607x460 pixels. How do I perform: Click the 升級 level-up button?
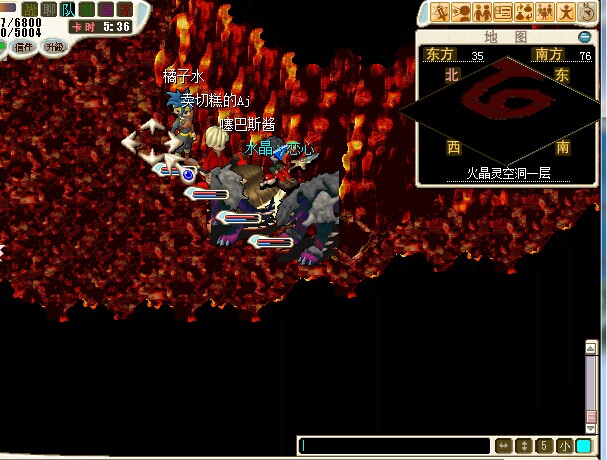pyautogui.click(x=53, y=46)
